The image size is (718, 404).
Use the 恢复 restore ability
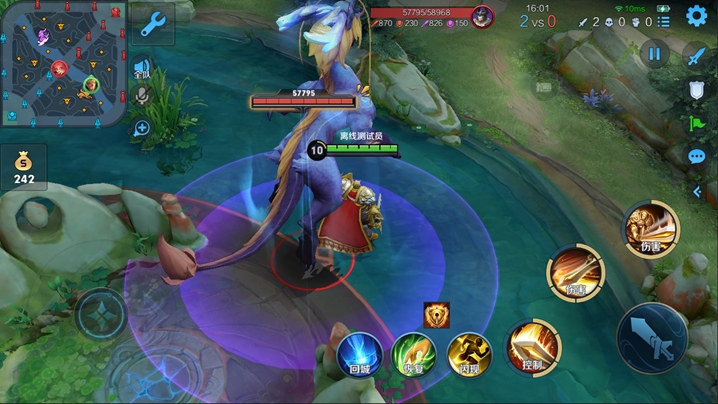click(412, 354)
